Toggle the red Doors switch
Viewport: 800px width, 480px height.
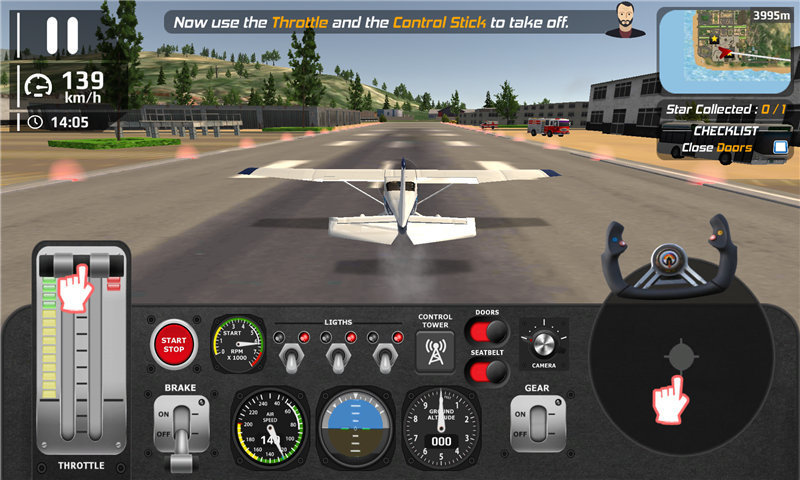coord(487,333)
